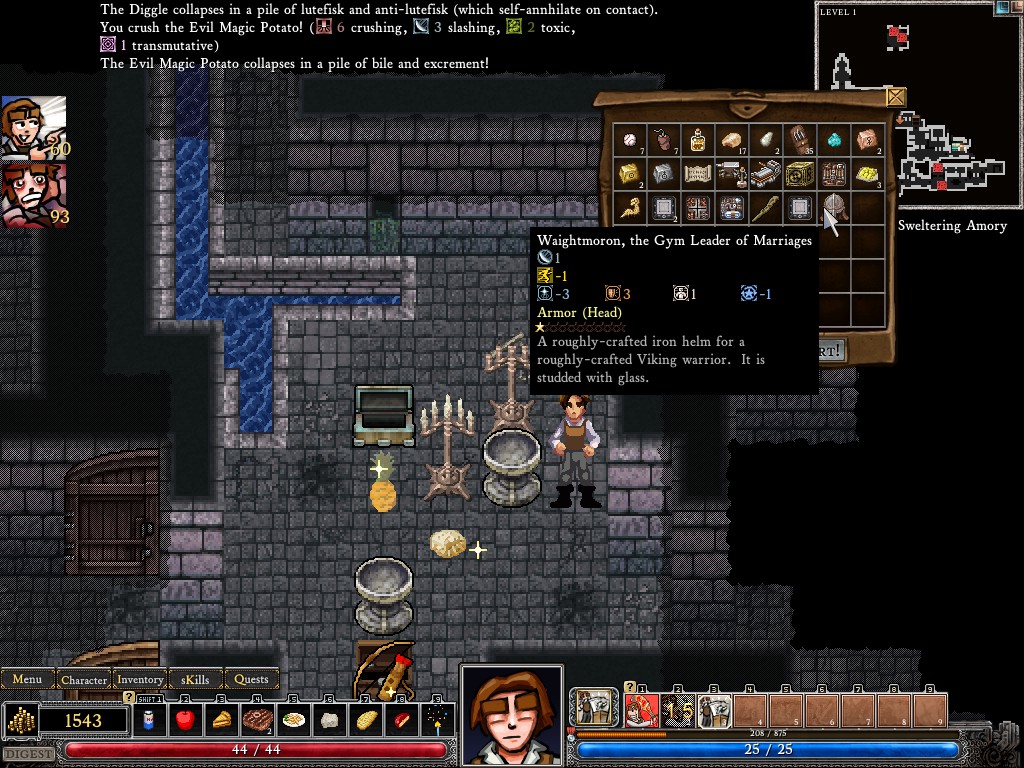Viewport: 1024px width, 768px height.
Task: Open the Menu button
Action: [x=27, y=679]
